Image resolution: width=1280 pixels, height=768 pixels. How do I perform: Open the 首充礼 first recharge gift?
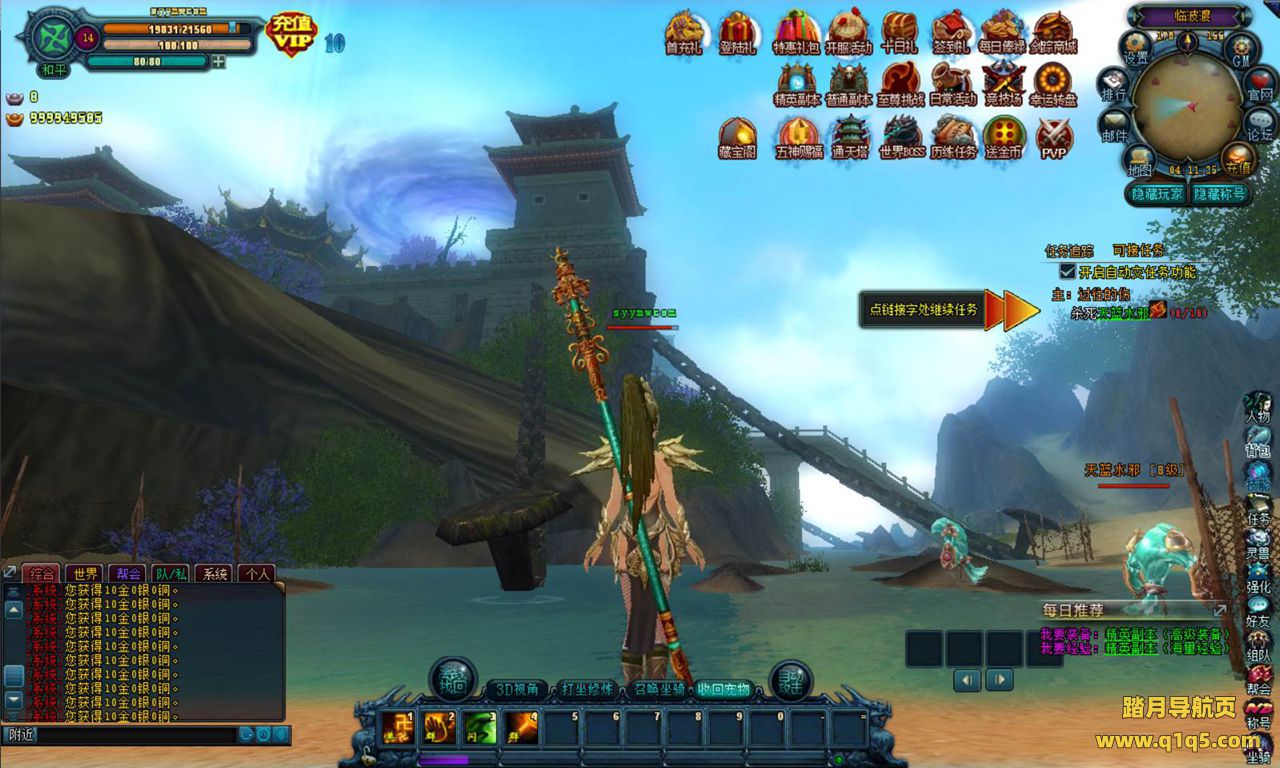click(x=684, y=32)
